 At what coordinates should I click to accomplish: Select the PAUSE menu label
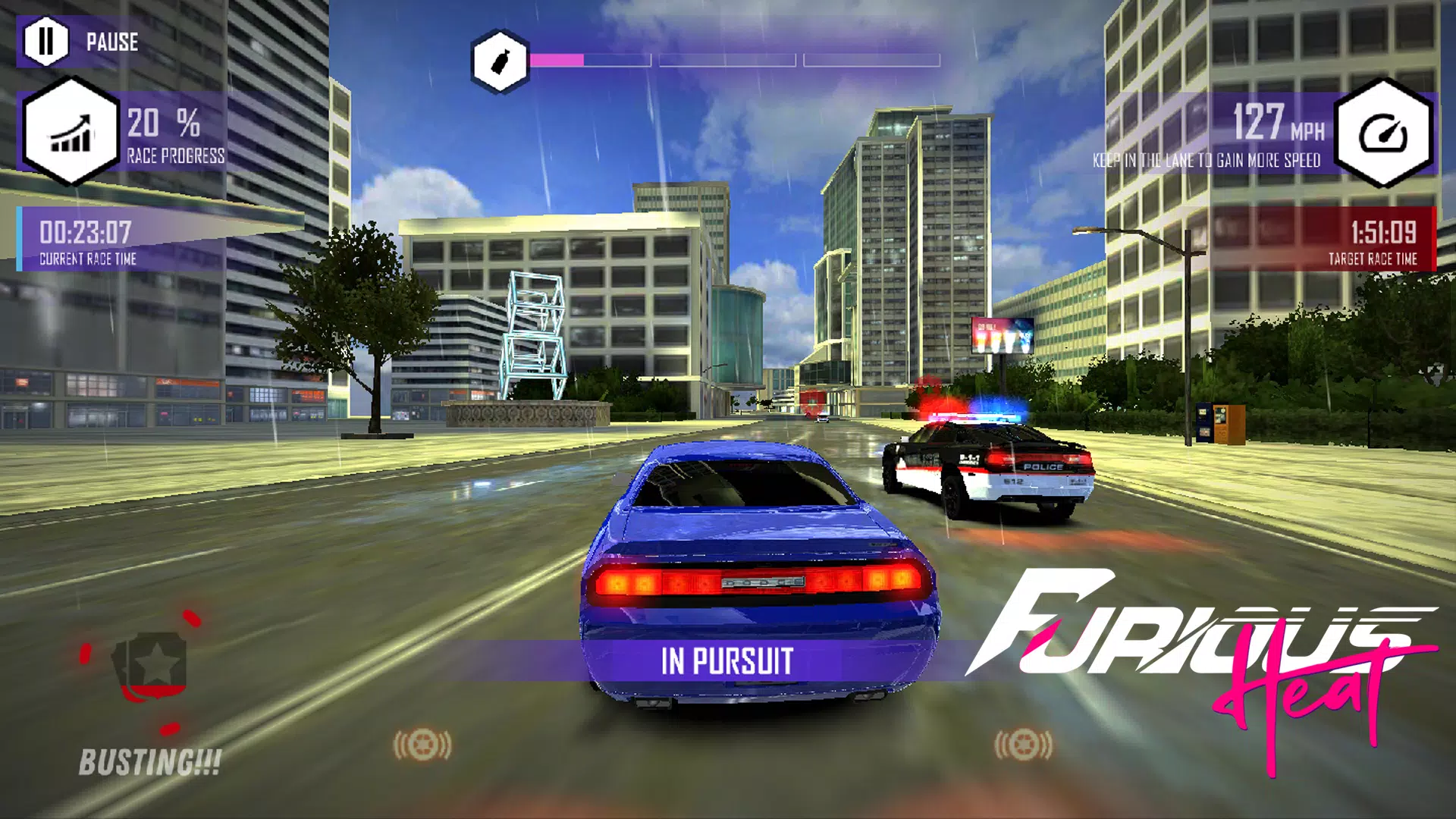[x=111, y=43]
